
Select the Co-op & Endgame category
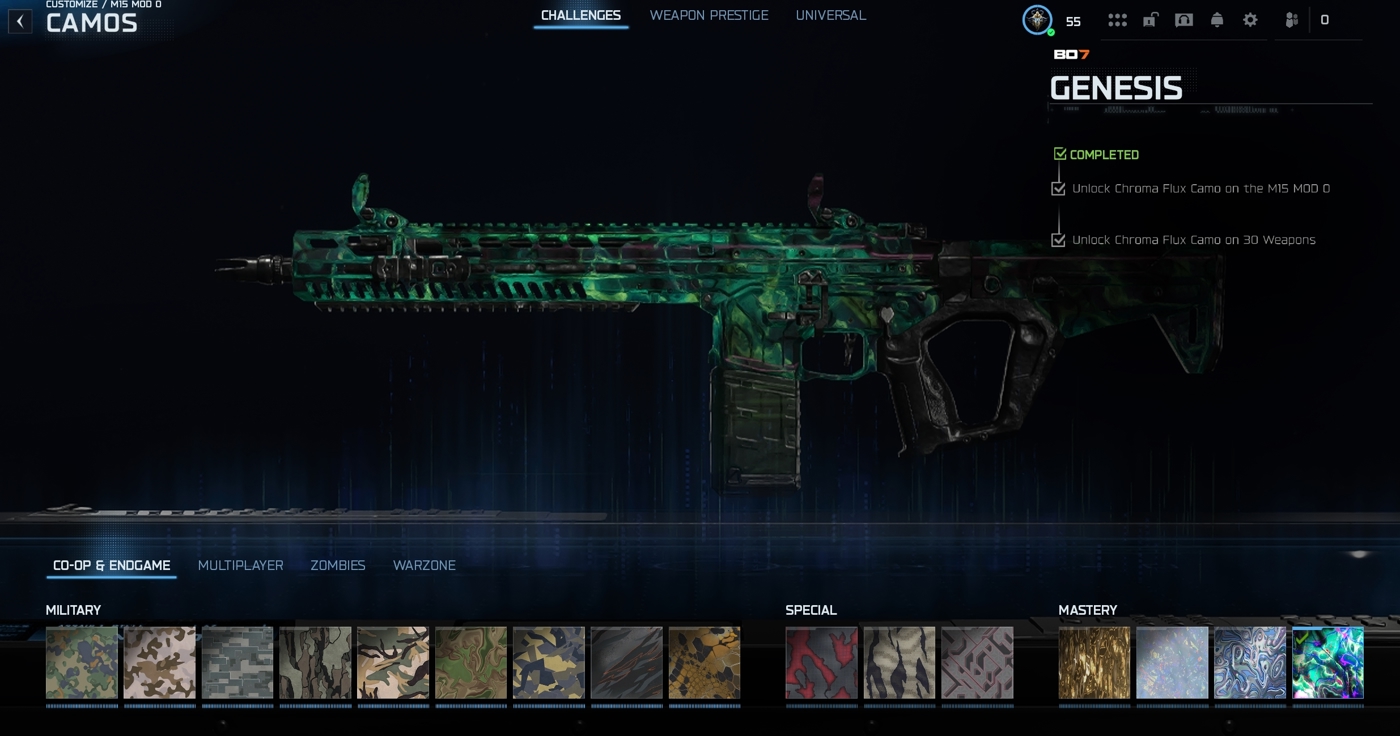tap(111, 566)
